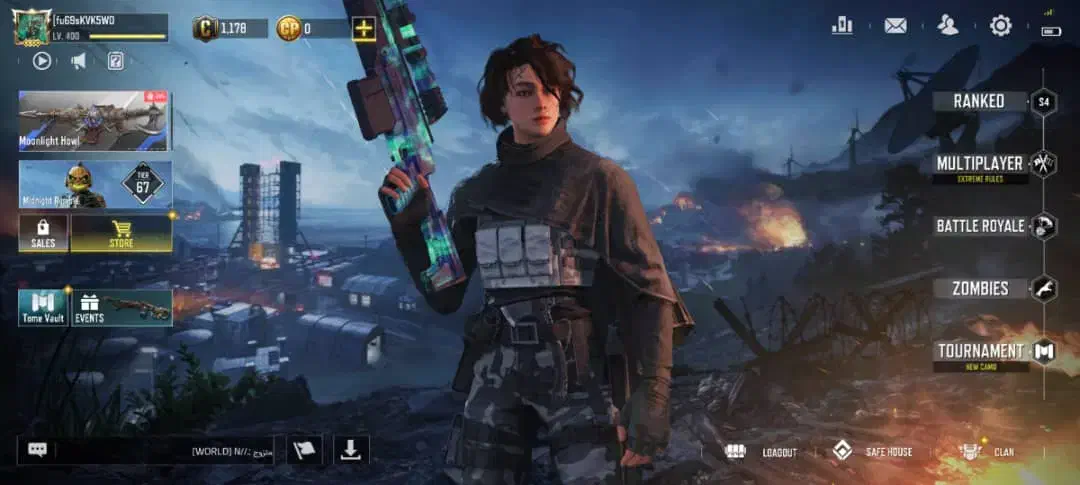Add CP with the yellow plus button
The height and width of the screenshot is (485, 1080).
pos(364,28)
